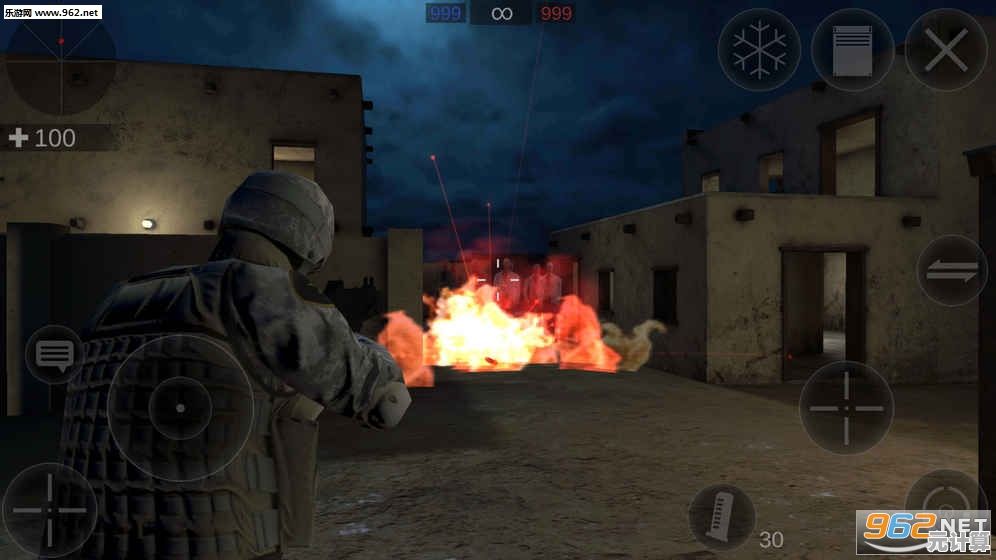The image size is (996, 560).
Task: Tap the crosshair button below the chat icon
Action: coord(48,510)
